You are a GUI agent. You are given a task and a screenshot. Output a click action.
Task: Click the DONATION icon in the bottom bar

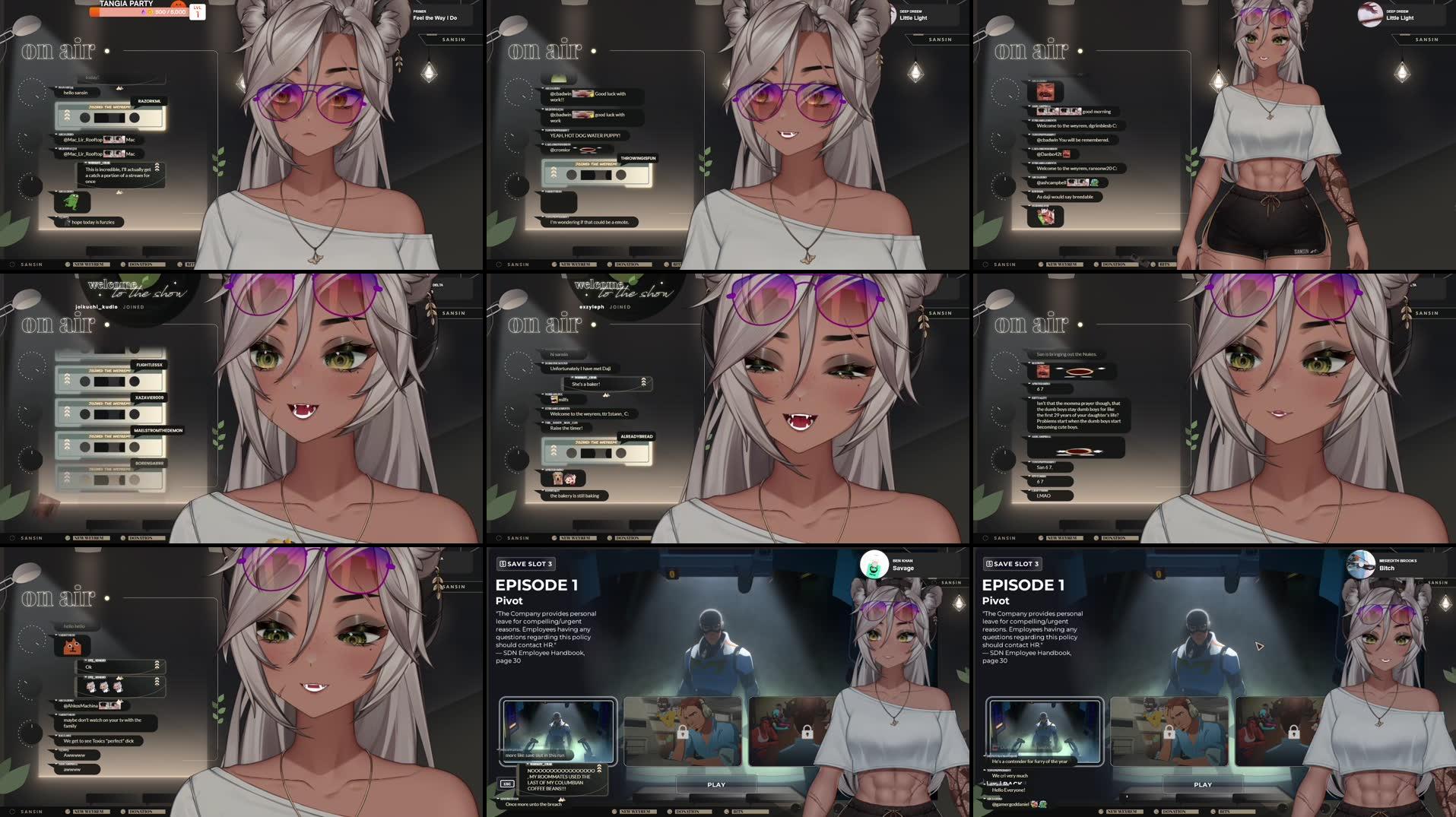click(x=123, y=264)
